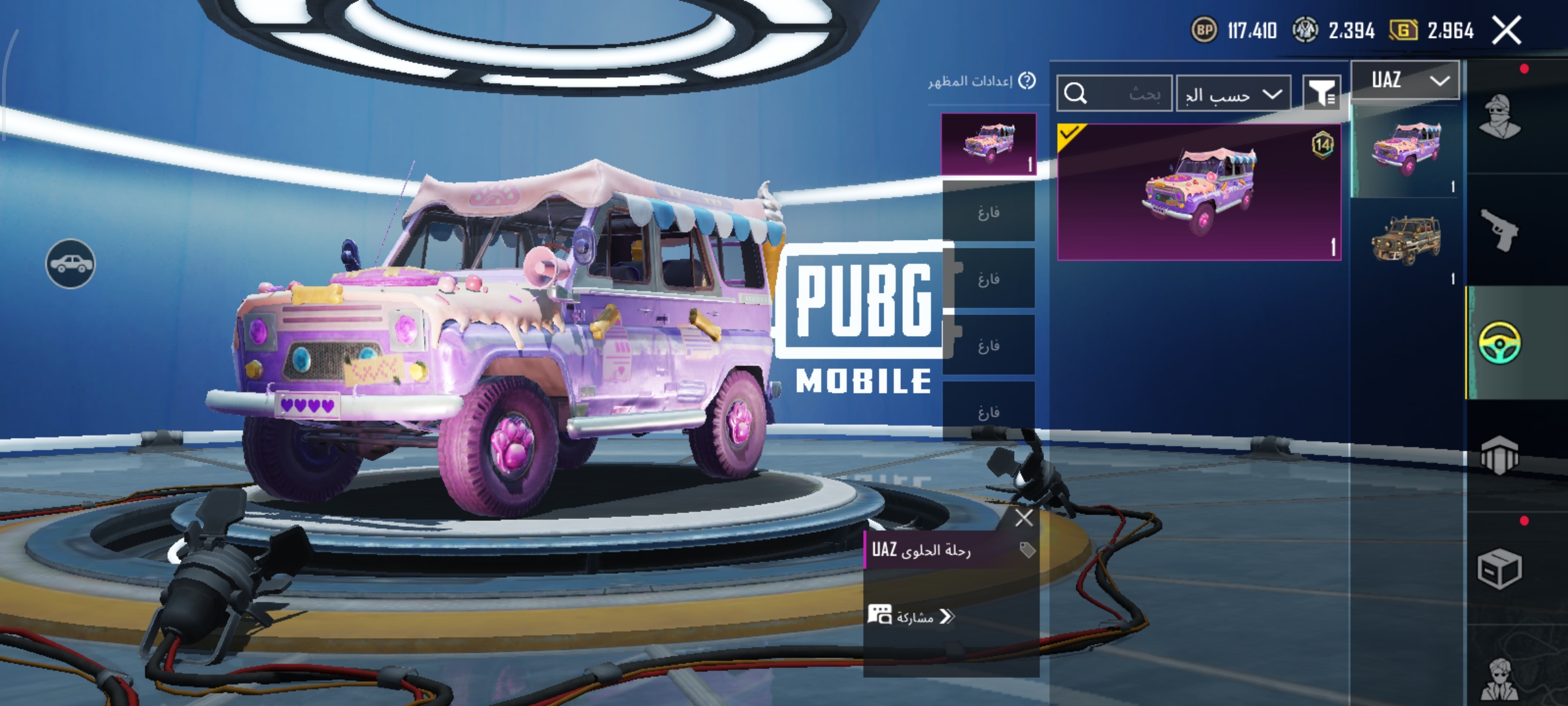Viewport: 1568px width, 706px height.
Task: Select the steering wheel vehicles tab
Action: [1500, 343]
